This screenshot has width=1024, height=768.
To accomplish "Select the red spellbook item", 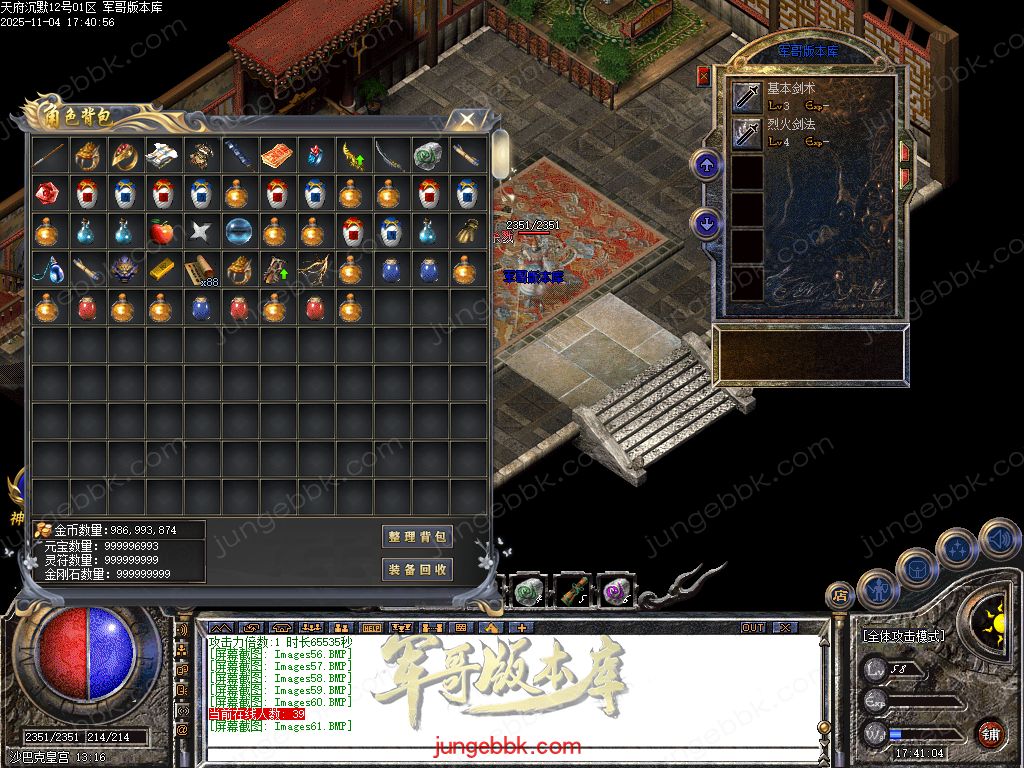I will (275, 156).
